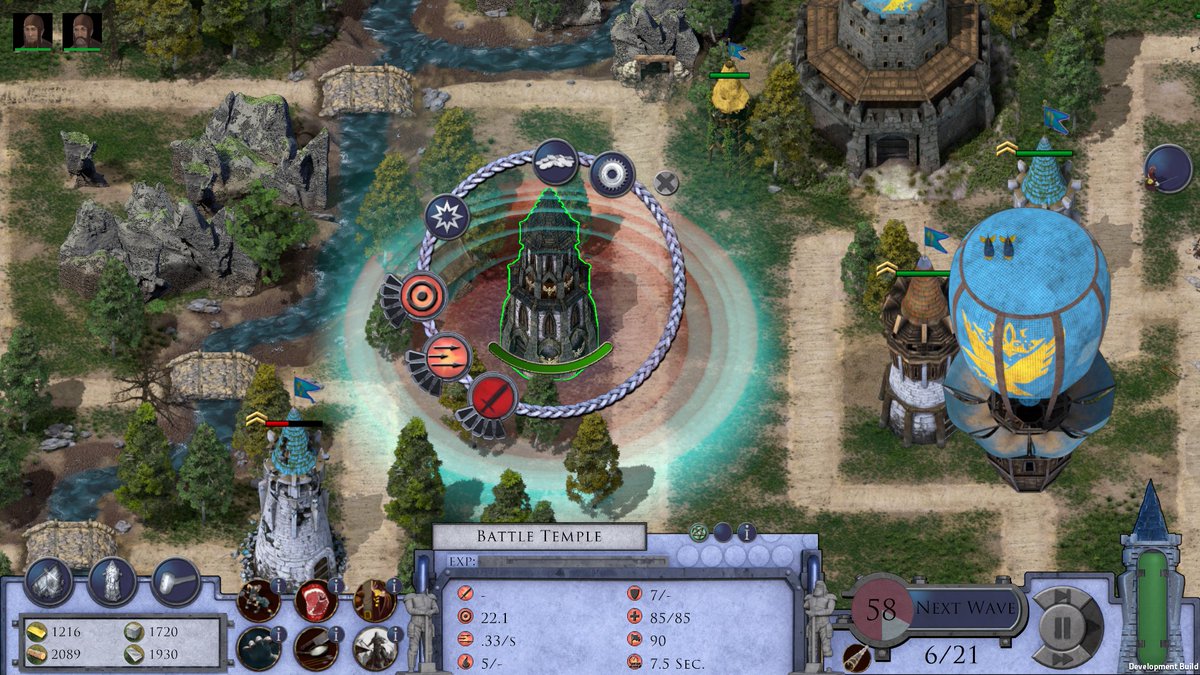
Task: Click the green pentagram icon
Action: [x=699, y=532]
